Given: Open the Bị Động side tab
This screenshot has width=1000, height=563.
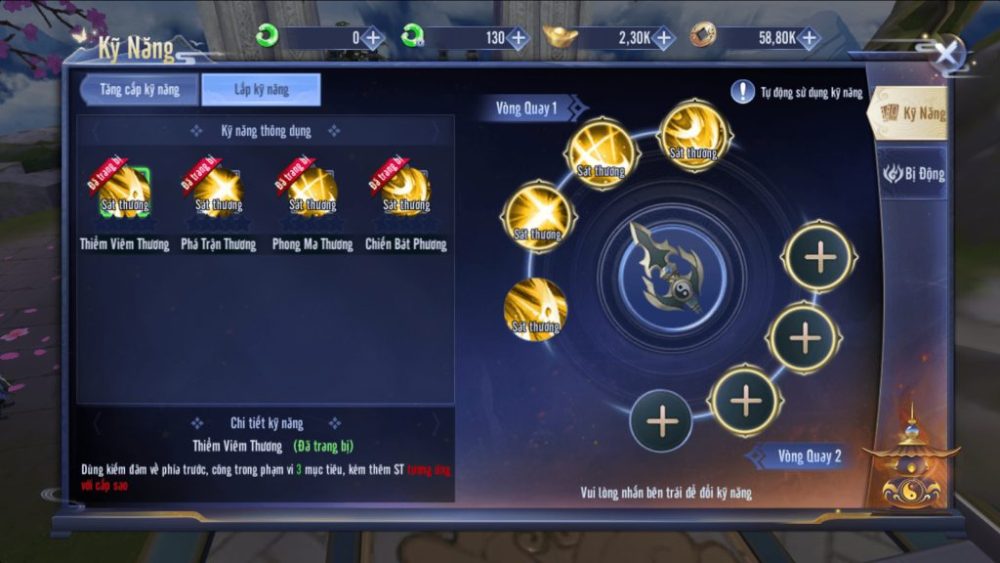Looking at the screenshot, I should (913, 174).
